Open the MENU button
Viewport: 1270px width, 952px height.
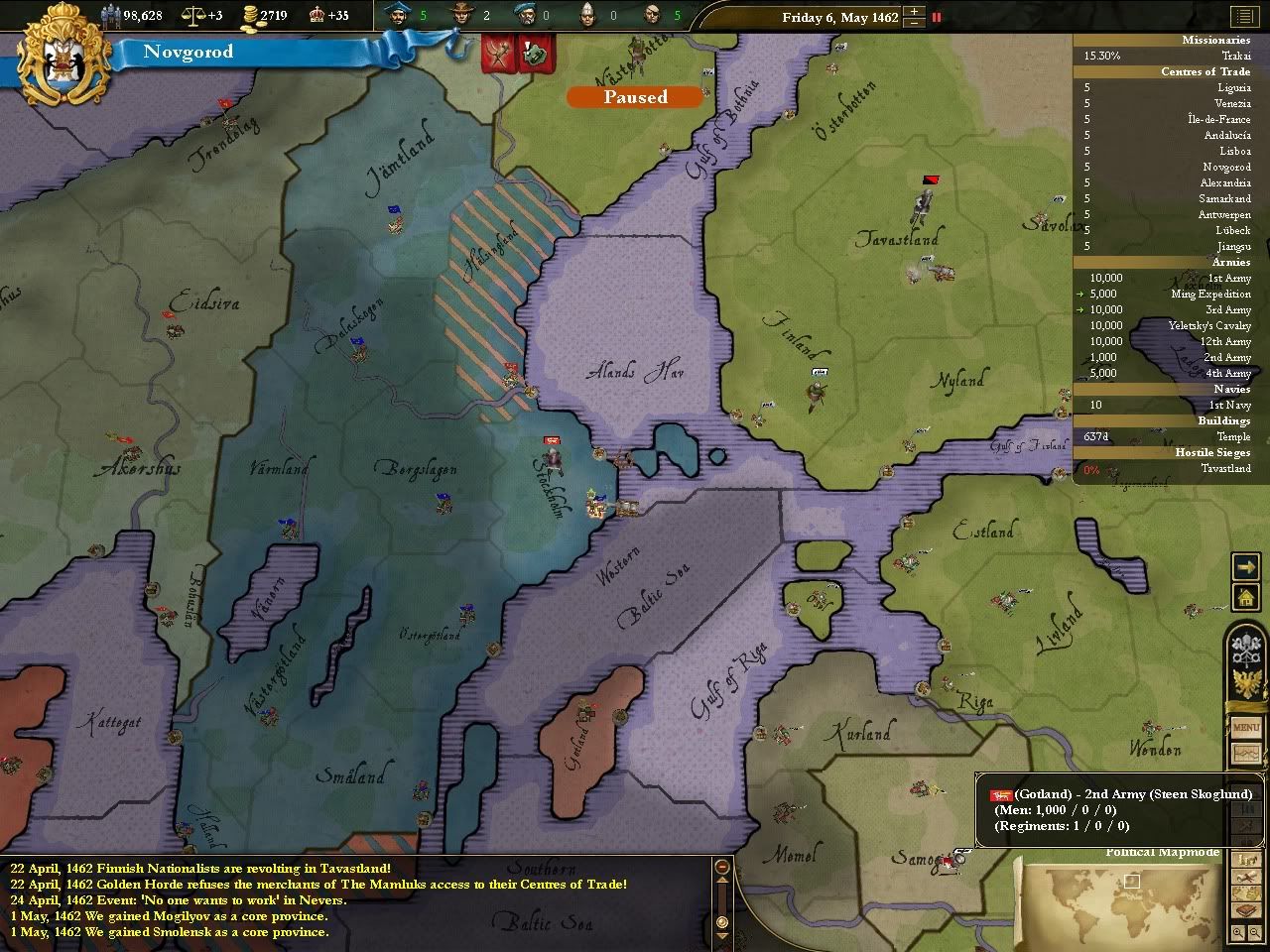click(x=1245, y=728)
